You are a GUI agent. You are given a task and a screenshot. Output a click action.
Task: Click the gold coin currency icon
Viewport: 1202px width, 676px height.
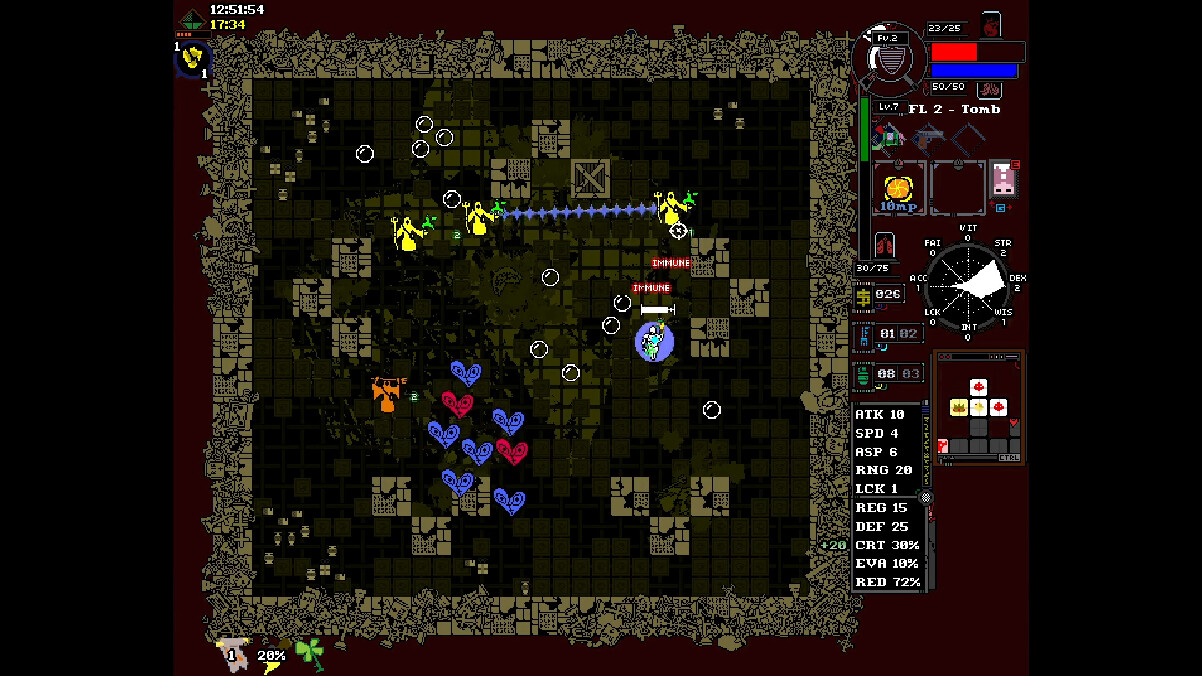click(x=863, y=295)
